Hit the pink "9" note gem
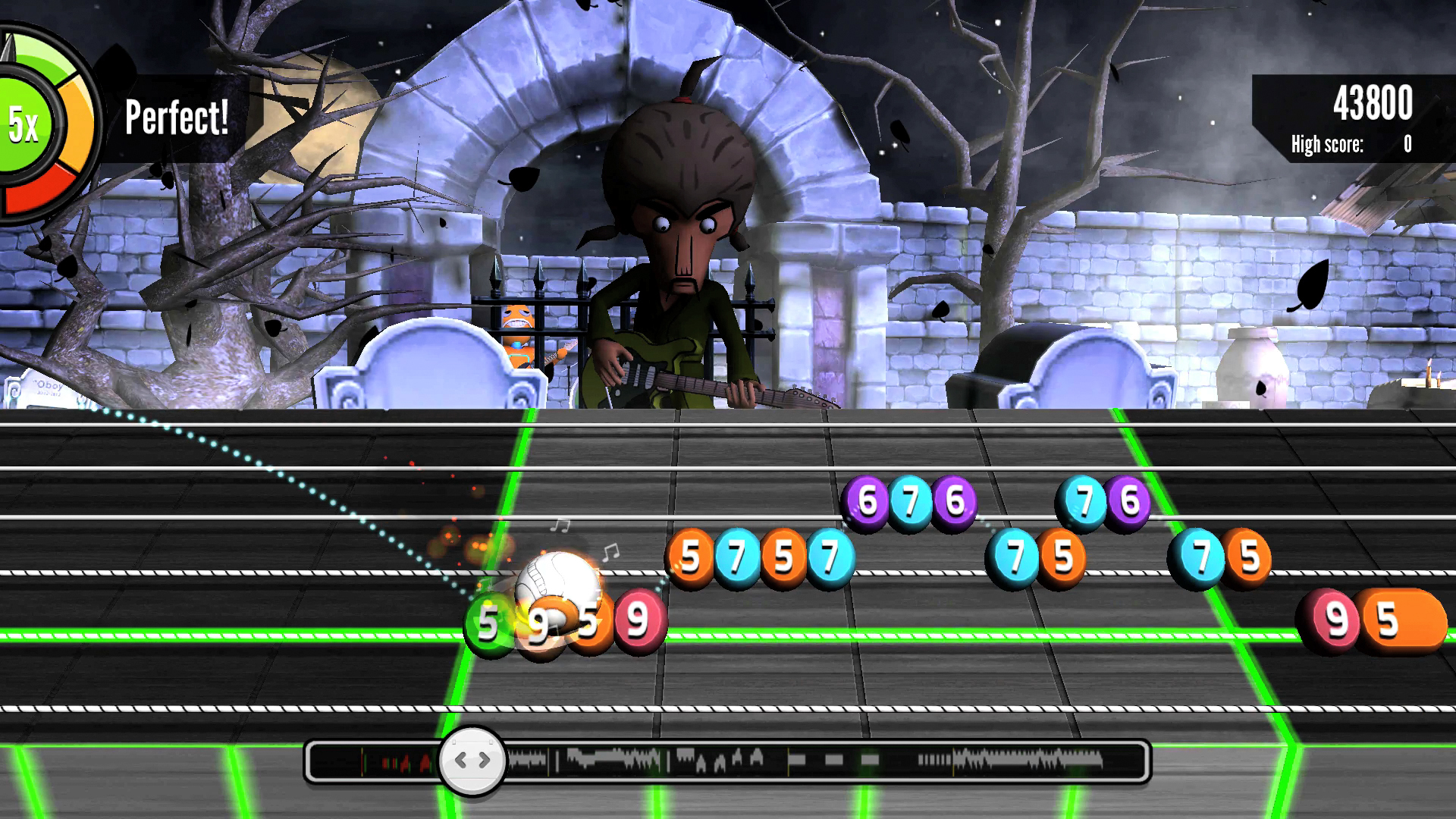 click(x=639, y=619)
